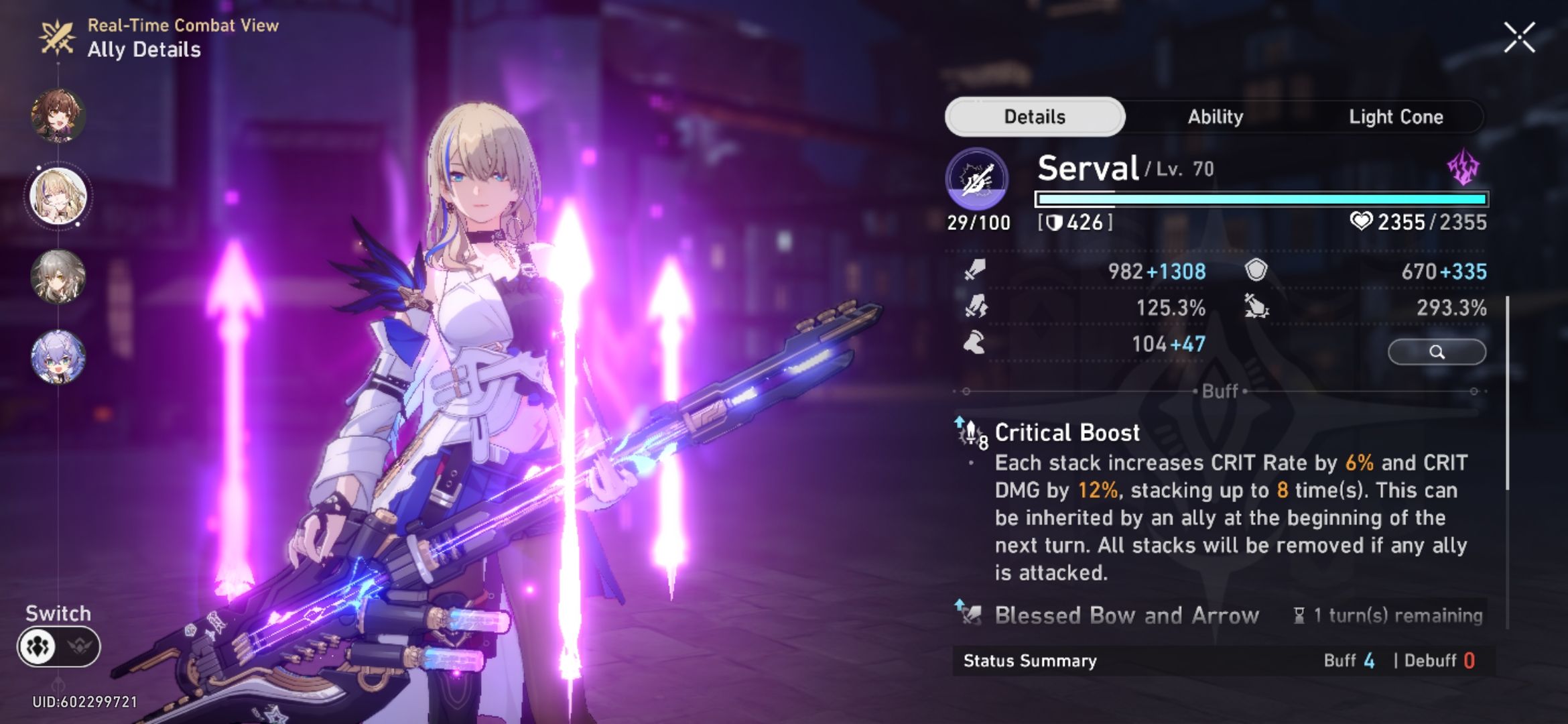Open the Critical Boost buff icon
Image resolution: width=1568 pixels, height=724 pixels.
tap(968, 432)
